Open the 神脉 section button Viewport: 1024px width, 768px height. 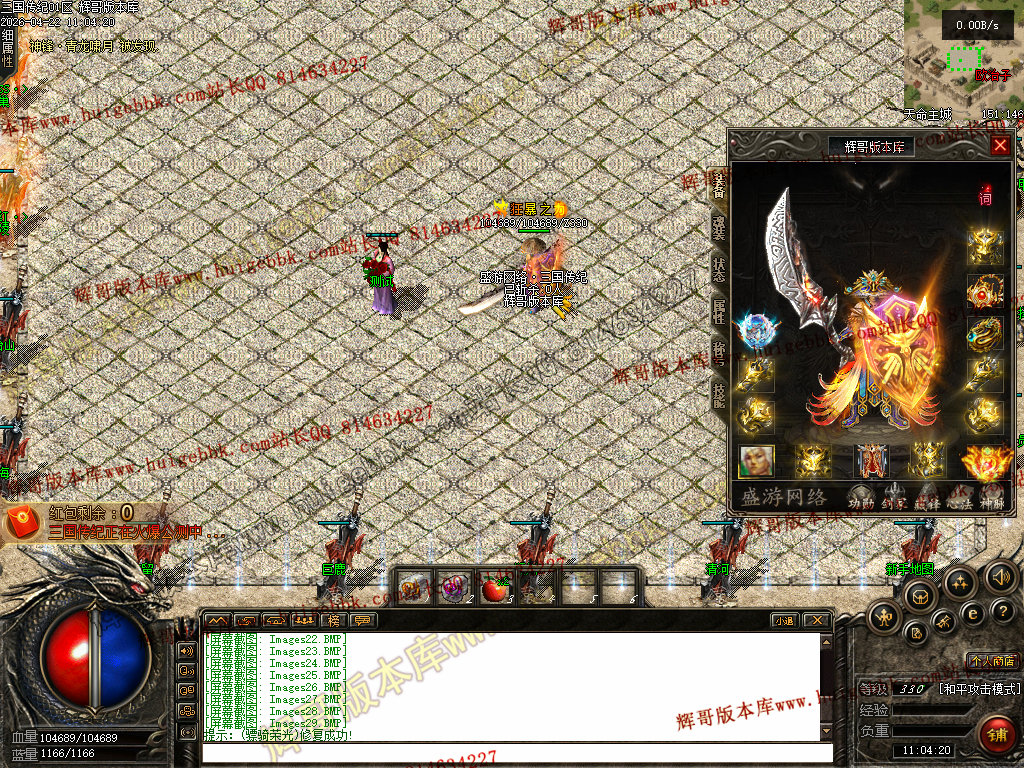point(991,495)
